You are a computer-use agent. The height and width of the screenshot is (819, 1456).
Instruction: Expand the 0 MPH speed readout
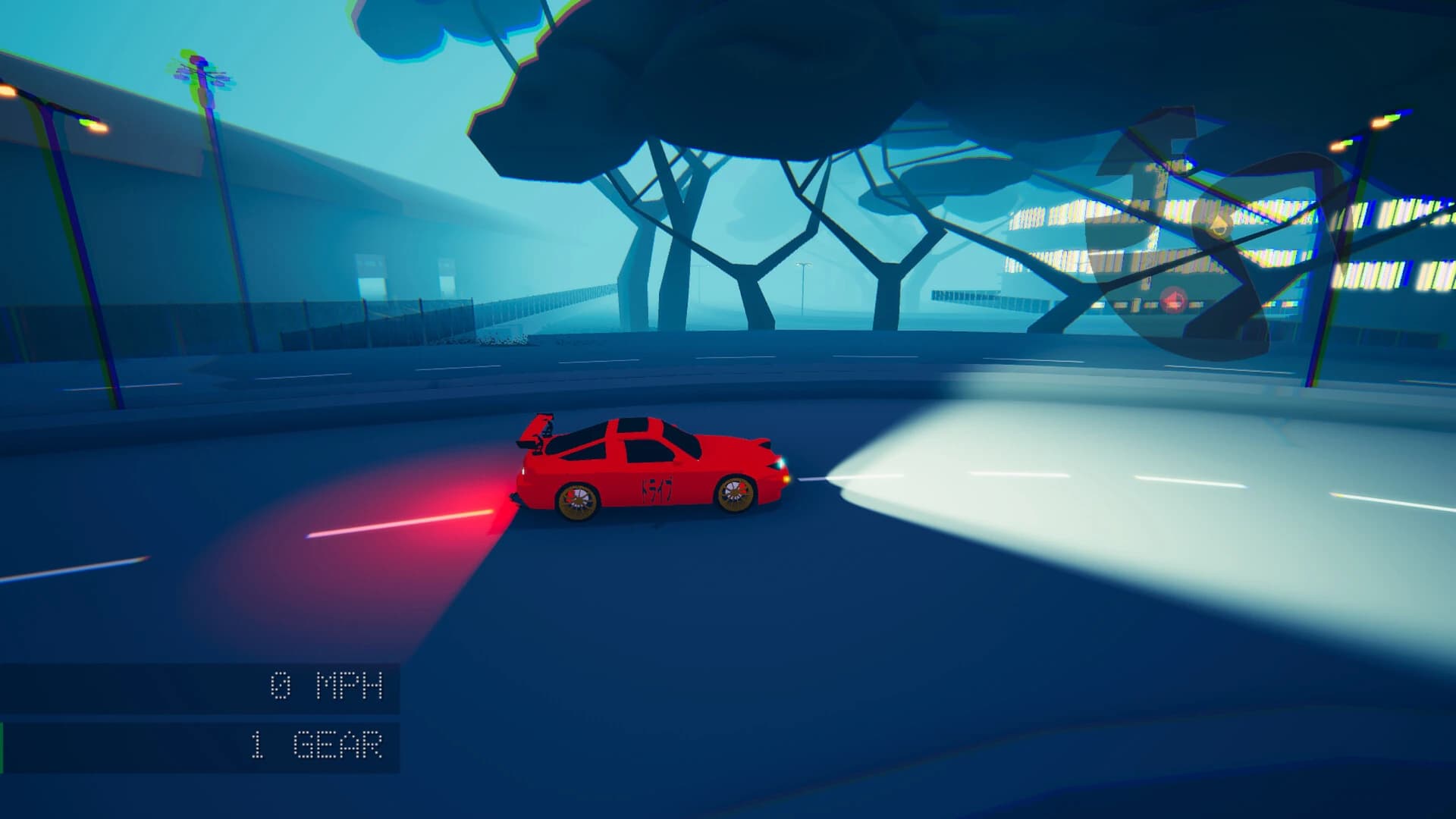click(326, 686)
